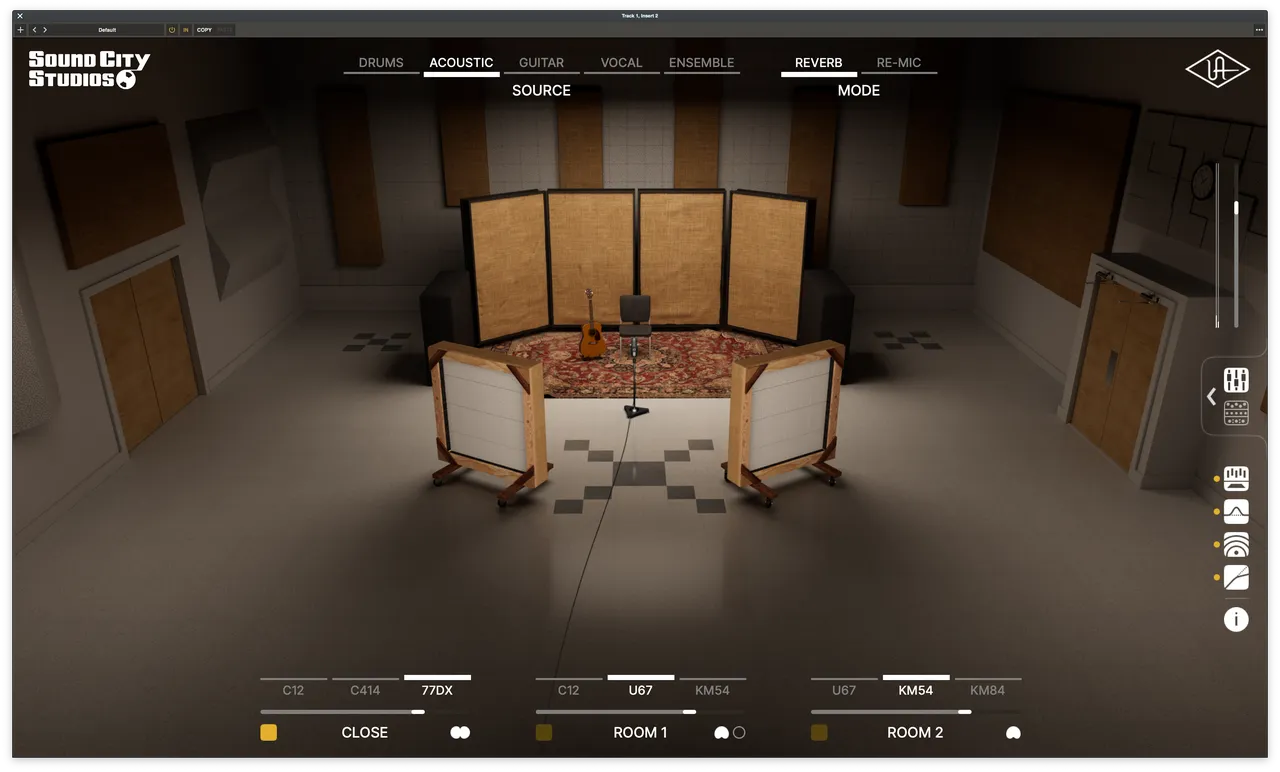1280x772 pixels.
Task: Click the vertical output meter on the right
Action: (x=1219, y=250)
